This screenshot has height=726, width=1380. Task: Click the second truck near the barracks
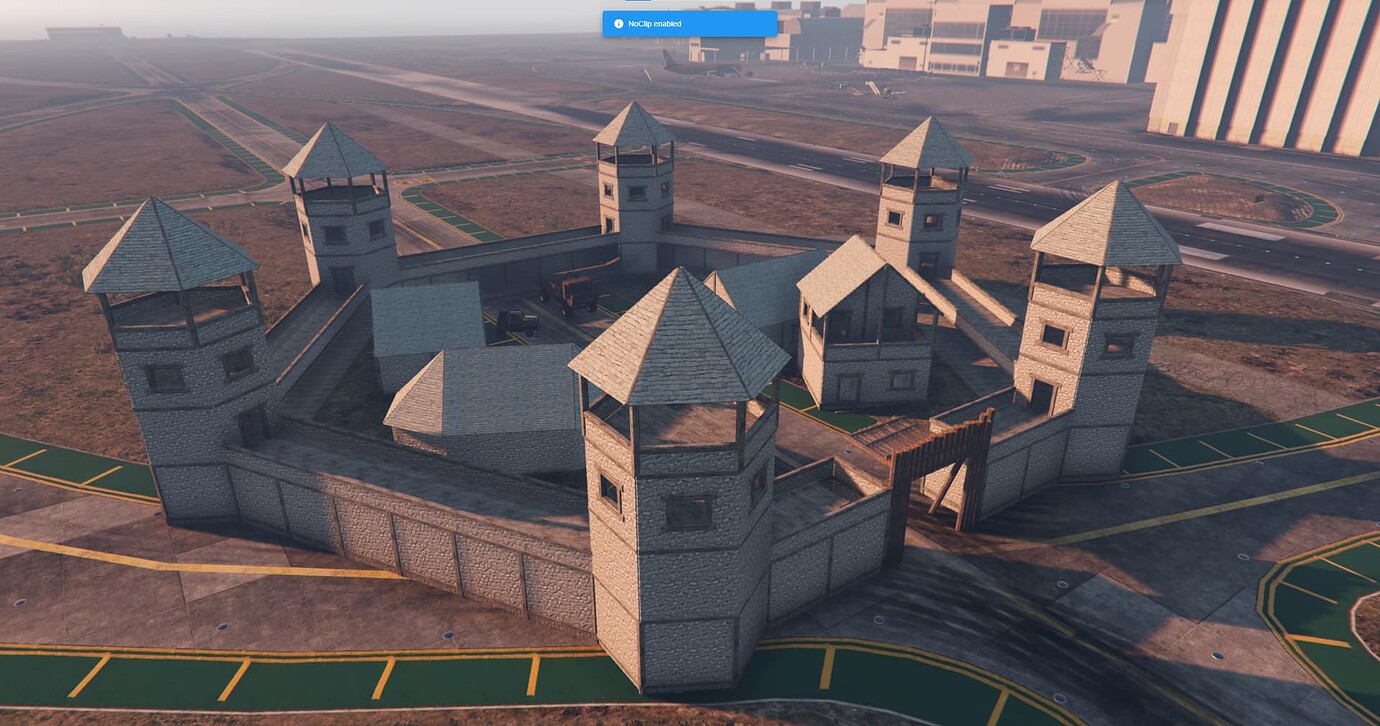pyautogui.click(x=518, y=322)
